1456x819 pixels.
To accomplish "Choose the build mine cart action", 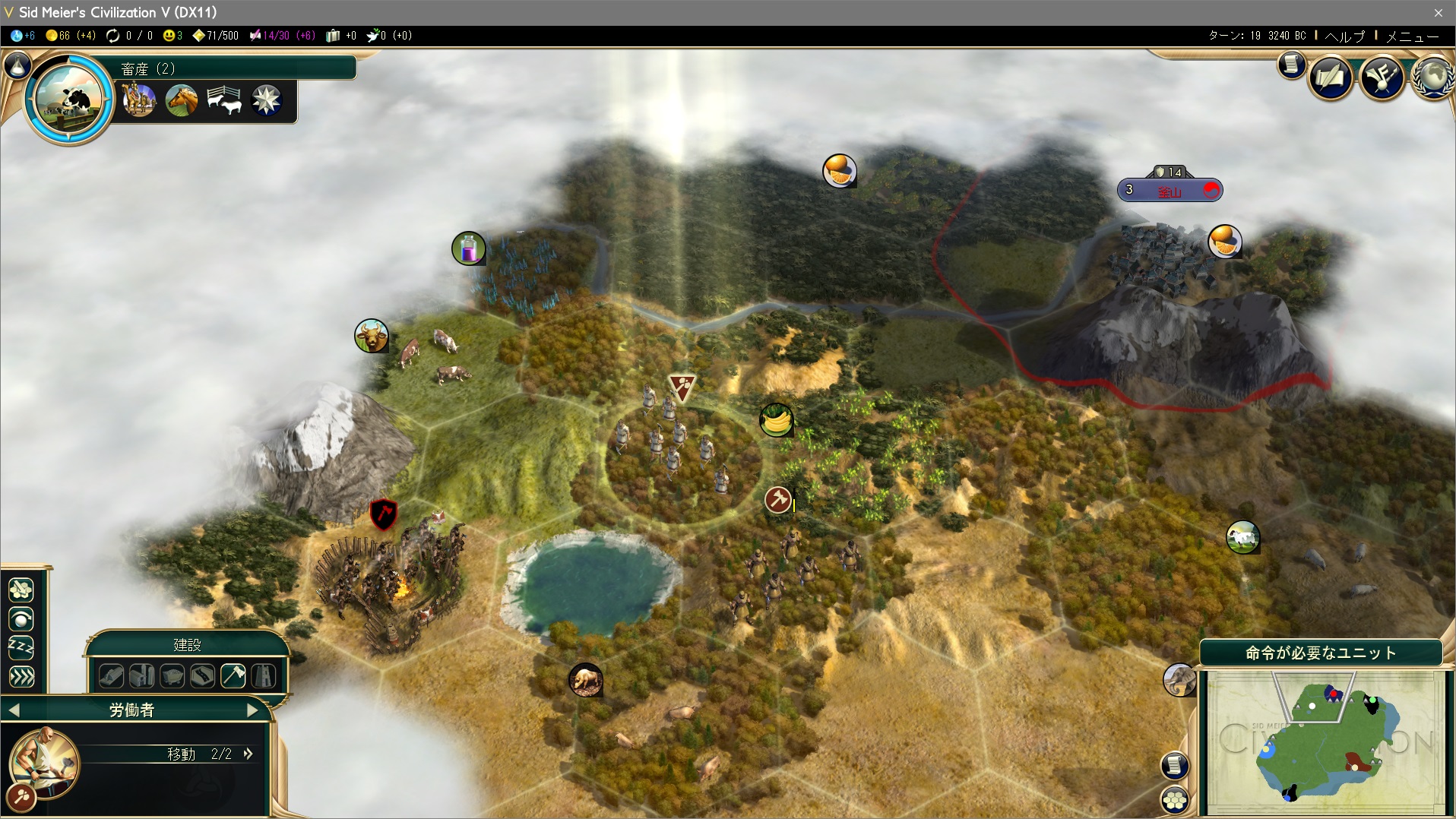I will [x=173, y=675].
